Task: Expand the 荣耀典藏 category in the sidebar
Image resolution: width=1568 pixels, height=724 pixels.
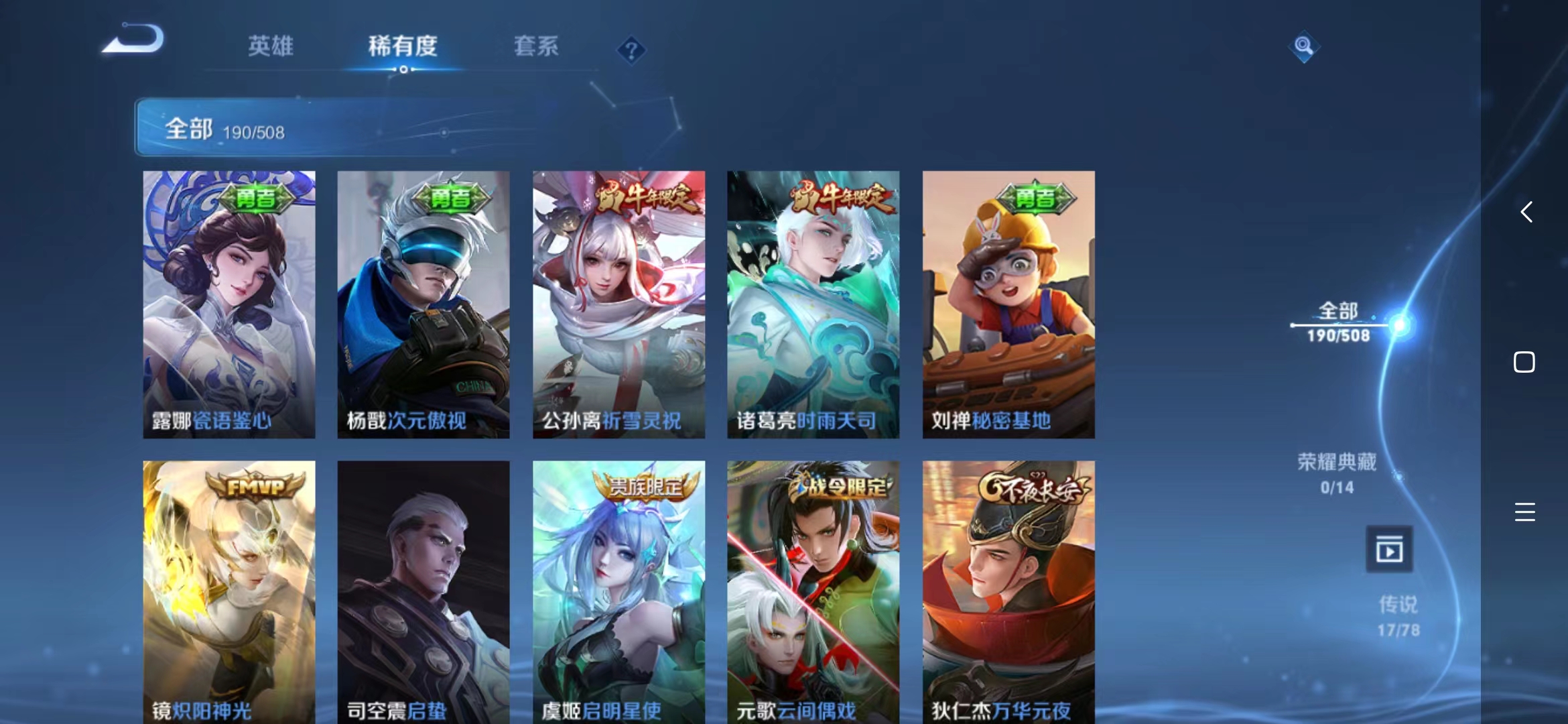Action: [1335, 474]
